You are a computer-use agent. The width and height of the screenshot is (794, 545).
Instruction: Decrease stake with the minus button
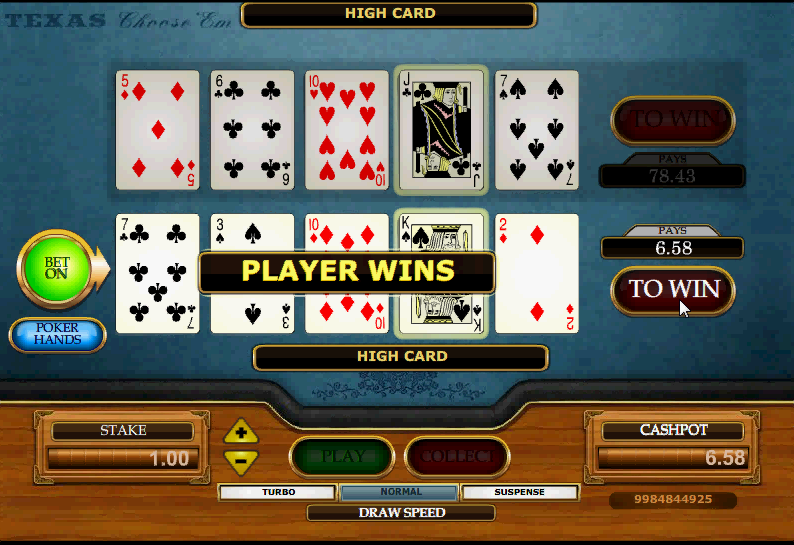coord(241,460)
